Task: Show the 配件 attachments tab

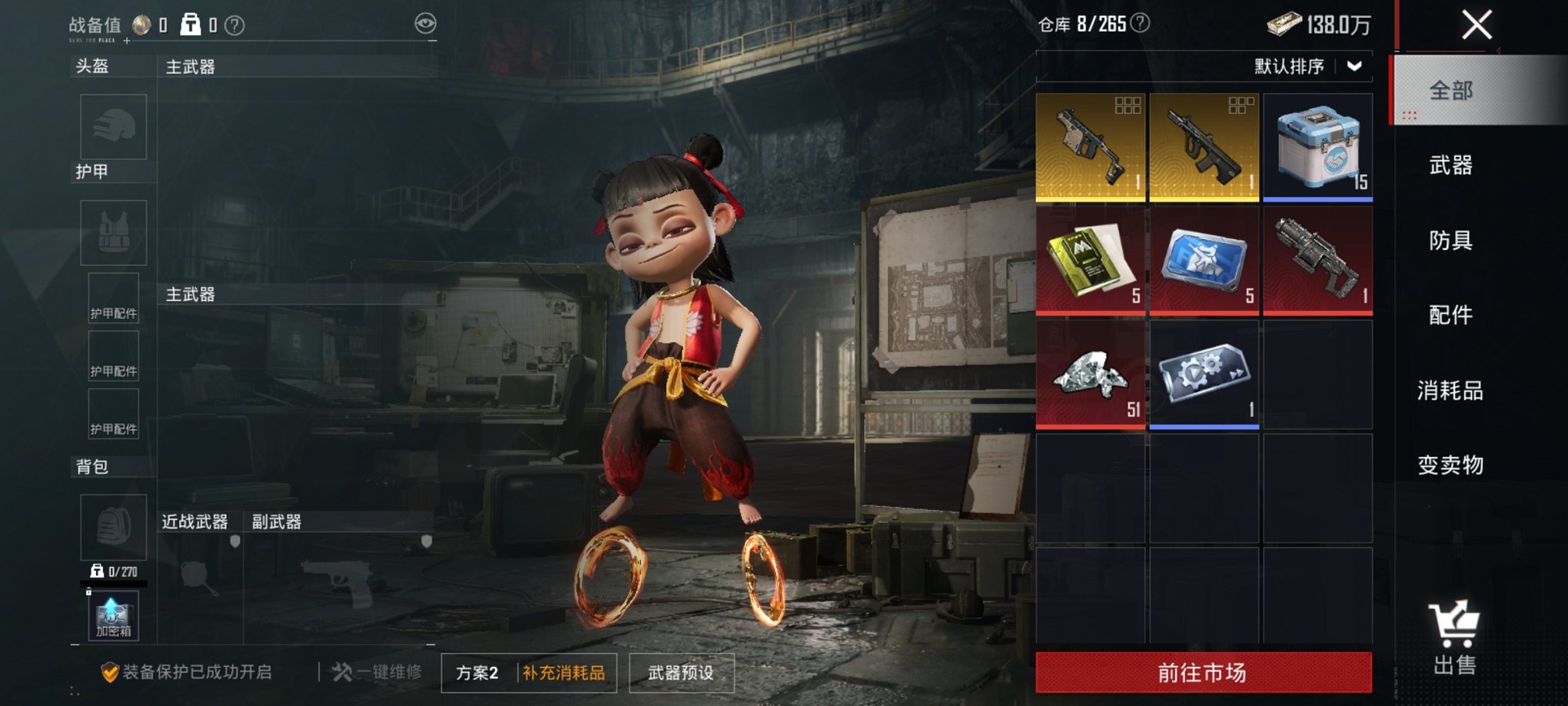Action: [1450, 315]
